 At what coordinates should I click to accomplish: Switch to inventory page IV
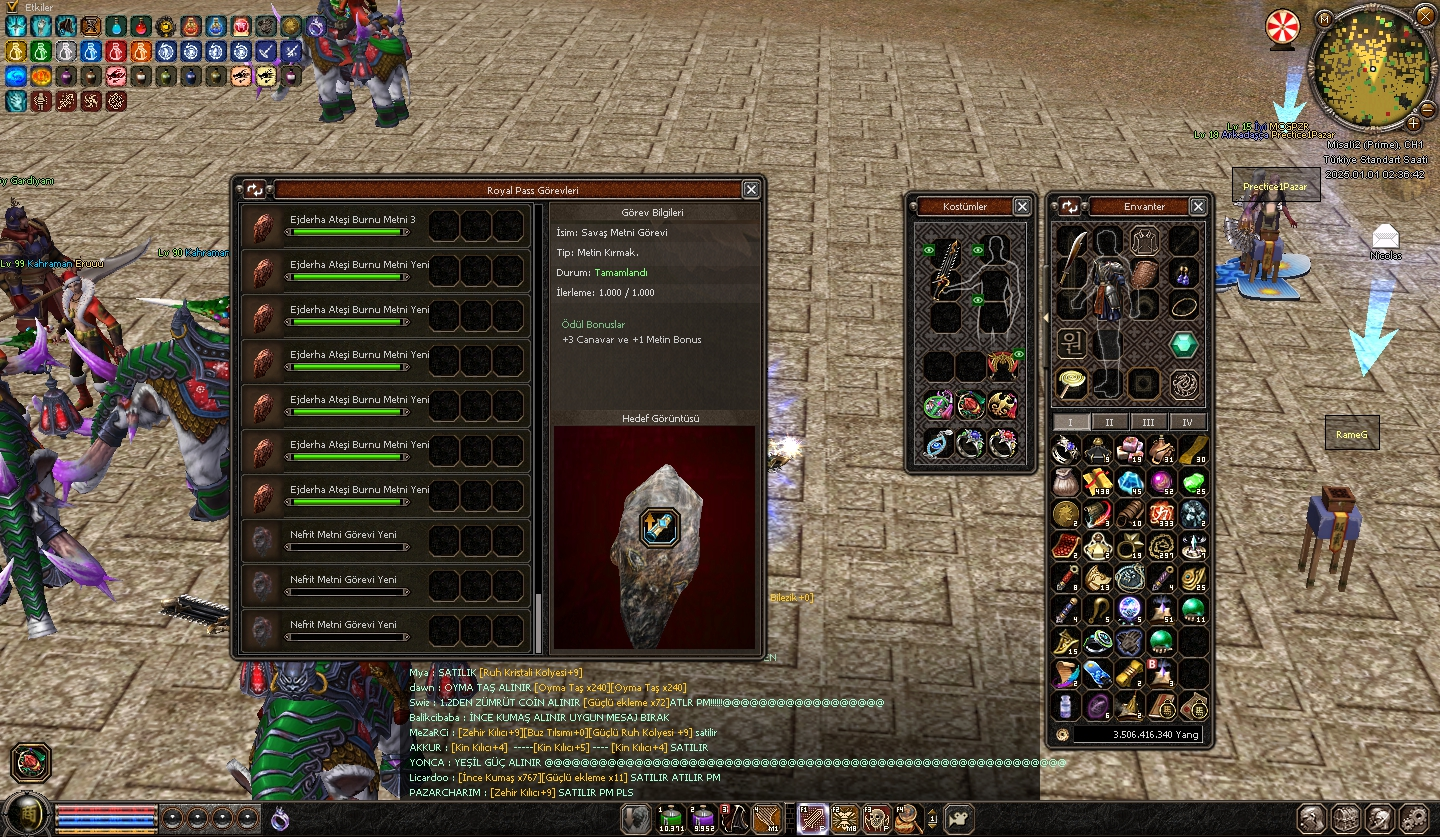click(x=1187, y=422)
